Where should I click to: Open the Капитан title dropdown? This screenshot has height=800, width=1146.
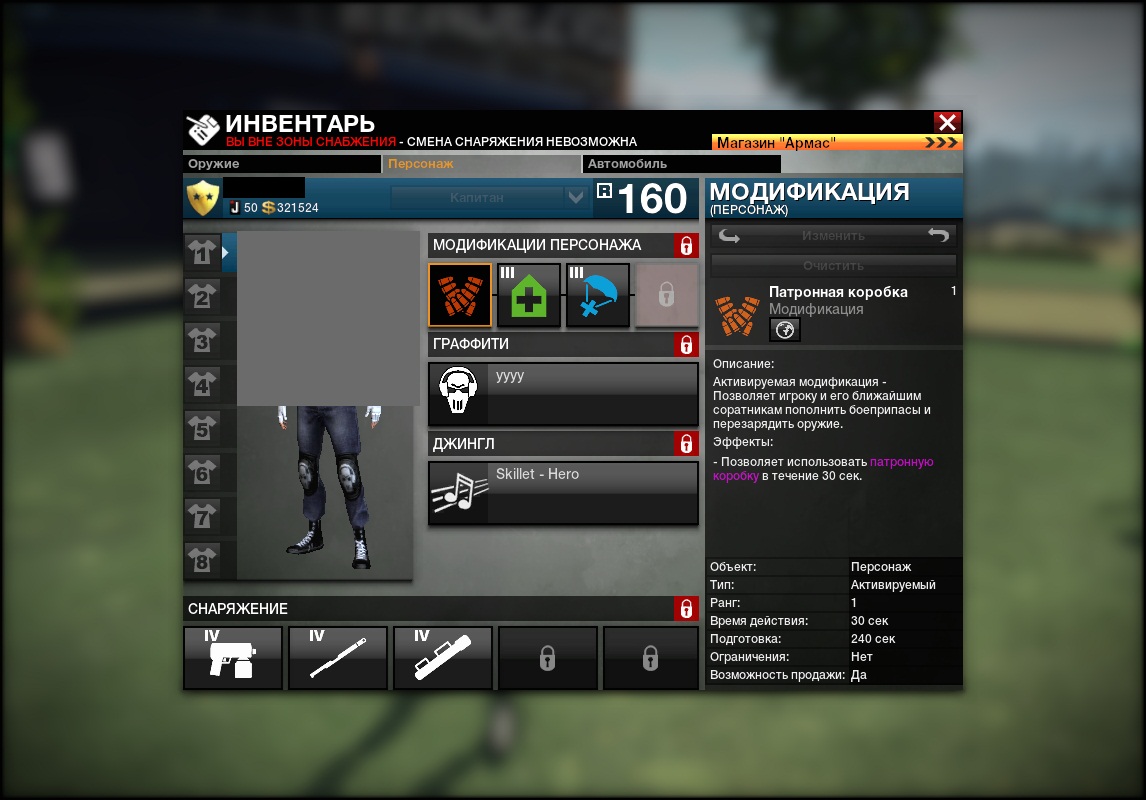point(575,198)
